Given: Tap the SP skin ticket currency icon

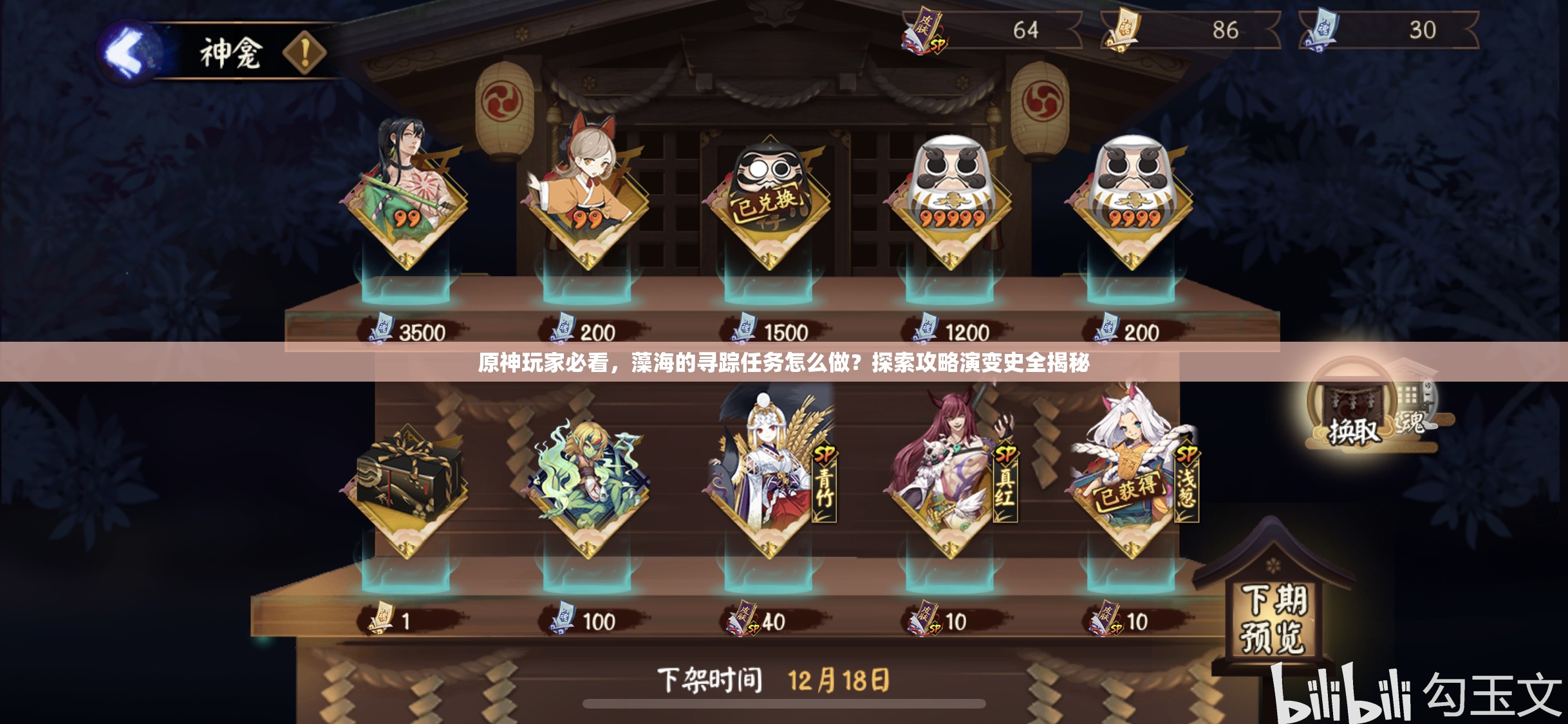Looking at the screenshot, I should tap(924, 31).
